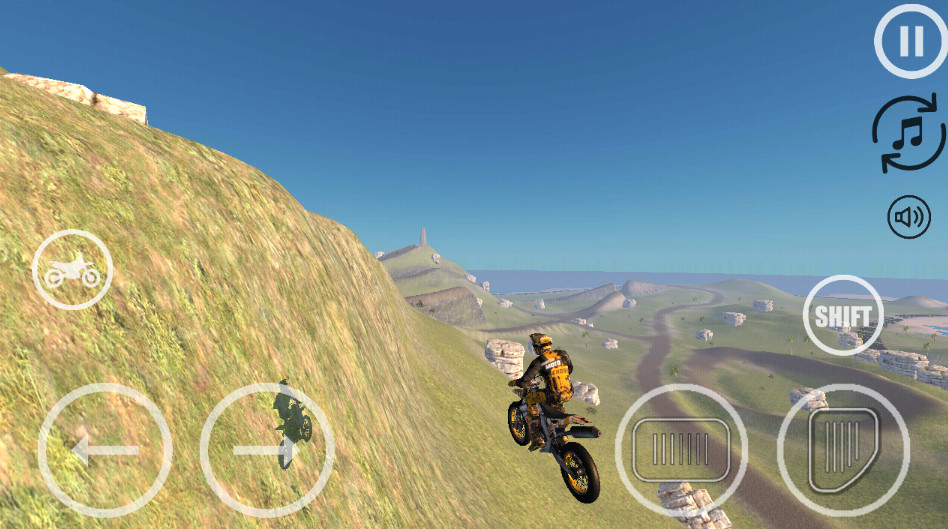This screenshot has width=948, height=529.
Task: Tap the SHIFT gear button
Action: (x=843, y=315)
